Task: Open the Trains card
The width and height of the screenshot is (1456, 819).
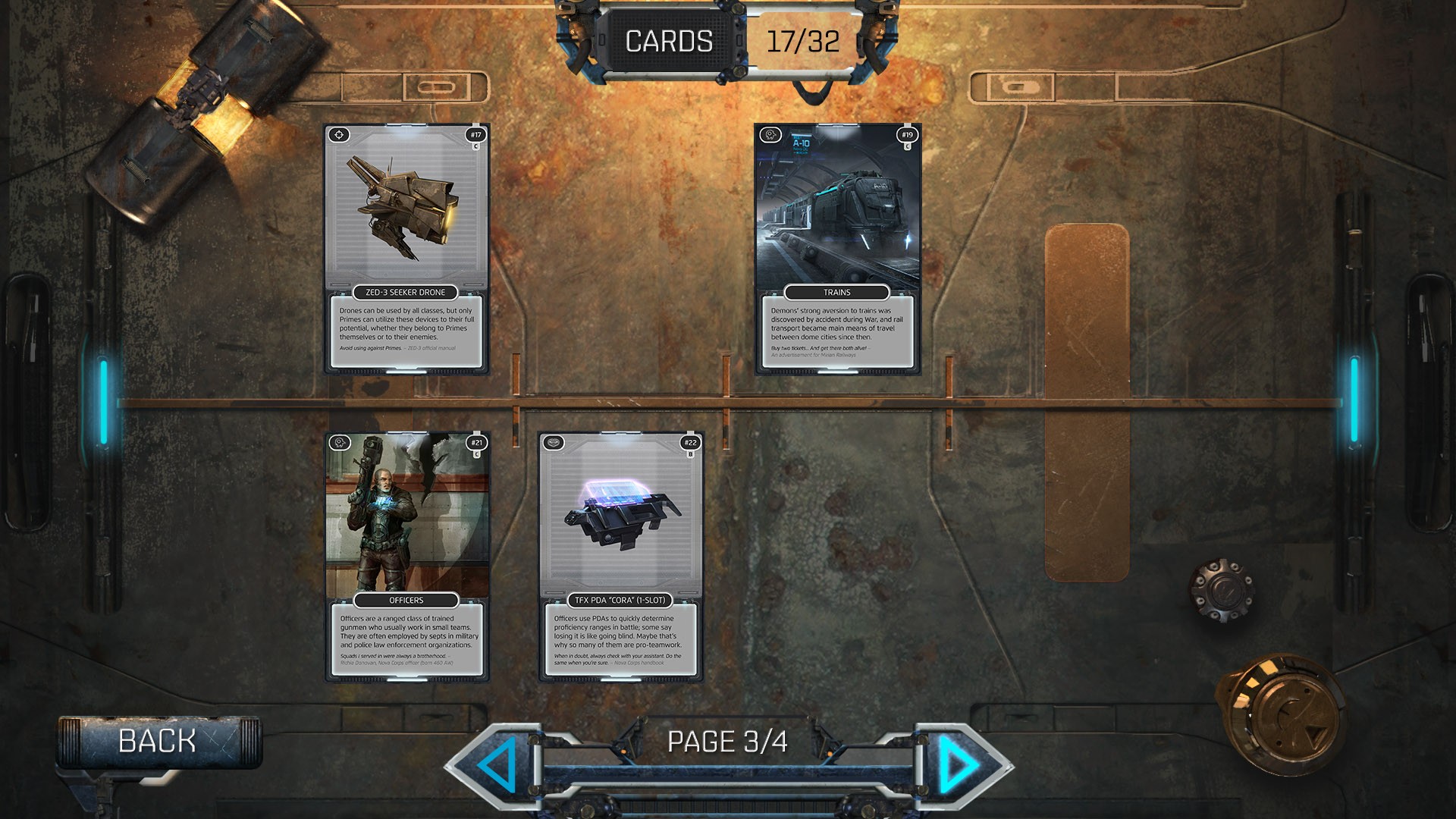Action: 837,249
